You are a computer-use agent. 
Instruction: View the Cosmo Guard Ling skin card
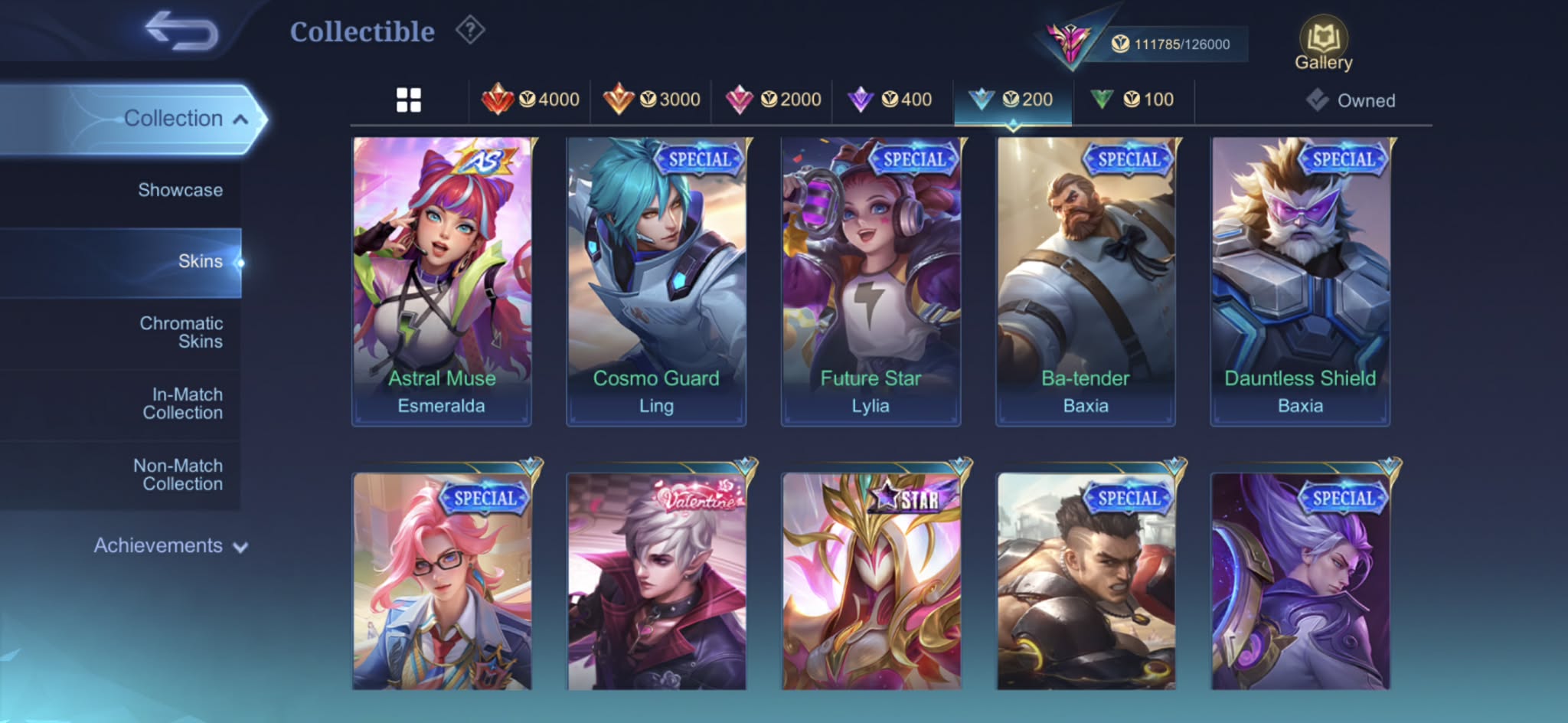coord(656,281)
